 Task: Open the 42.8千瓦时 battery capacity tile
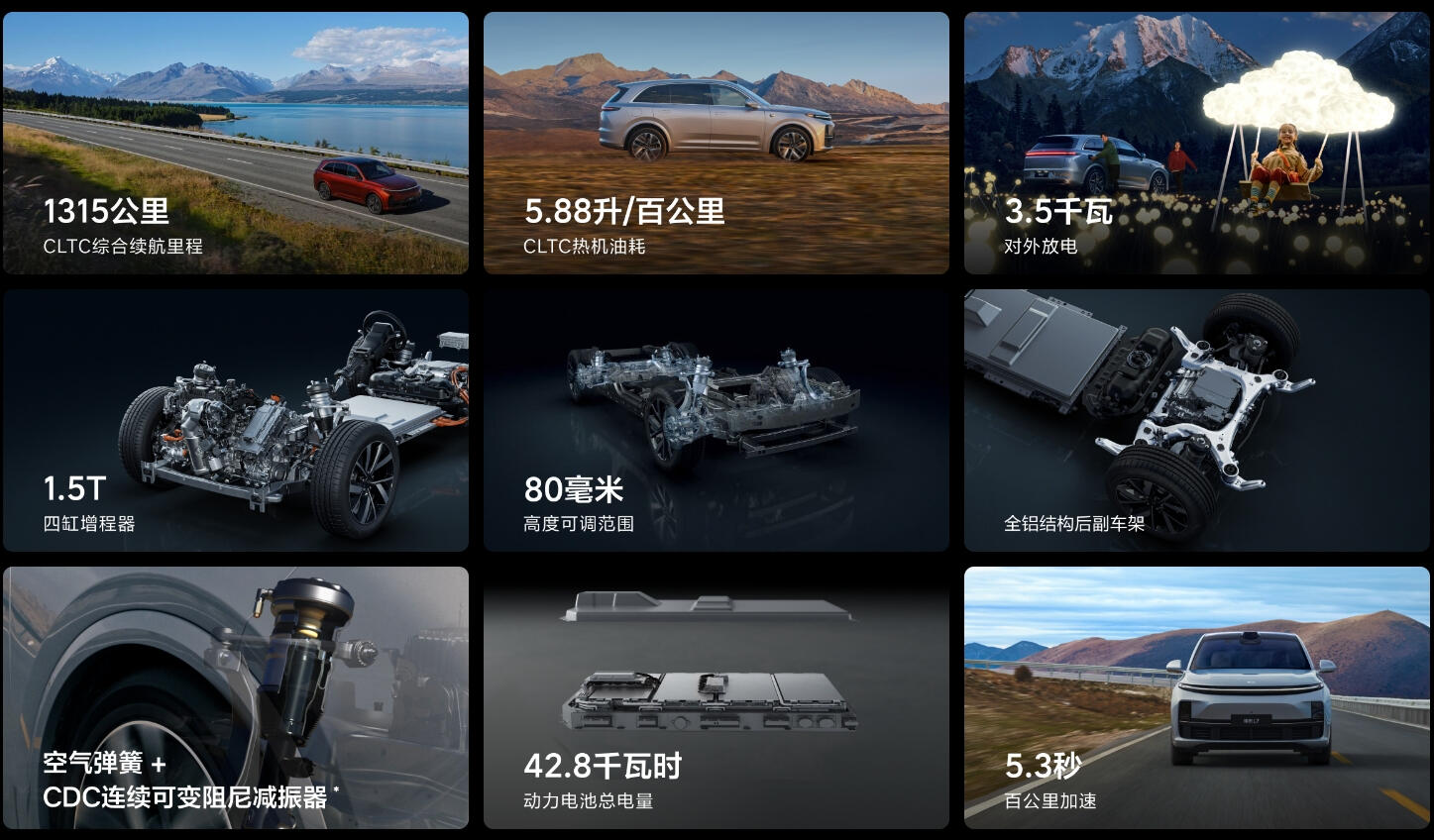click(x=716, y=697)
